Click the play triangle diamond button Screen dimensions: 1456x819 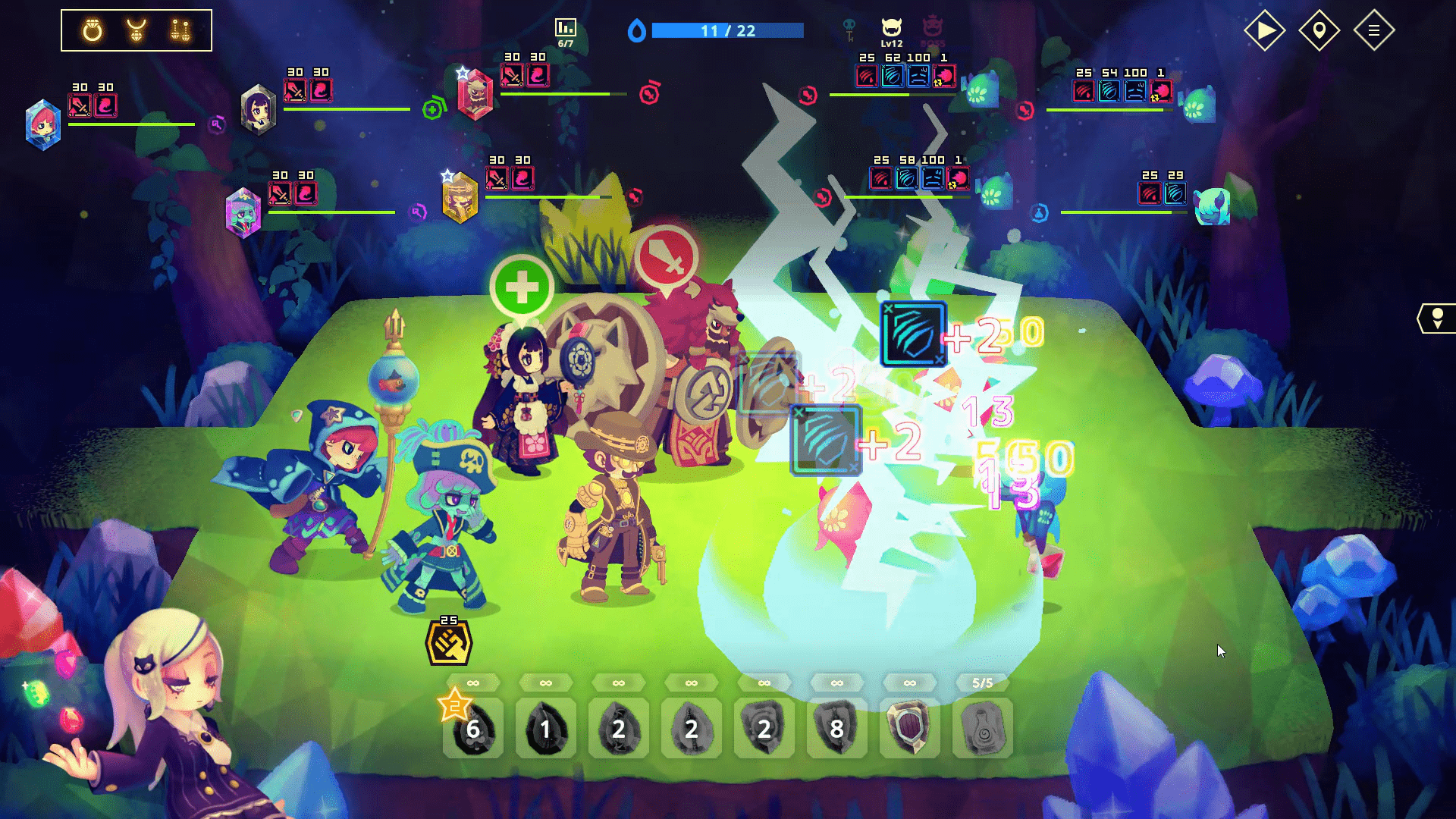pyautogui.click(x=1265, y=30)
